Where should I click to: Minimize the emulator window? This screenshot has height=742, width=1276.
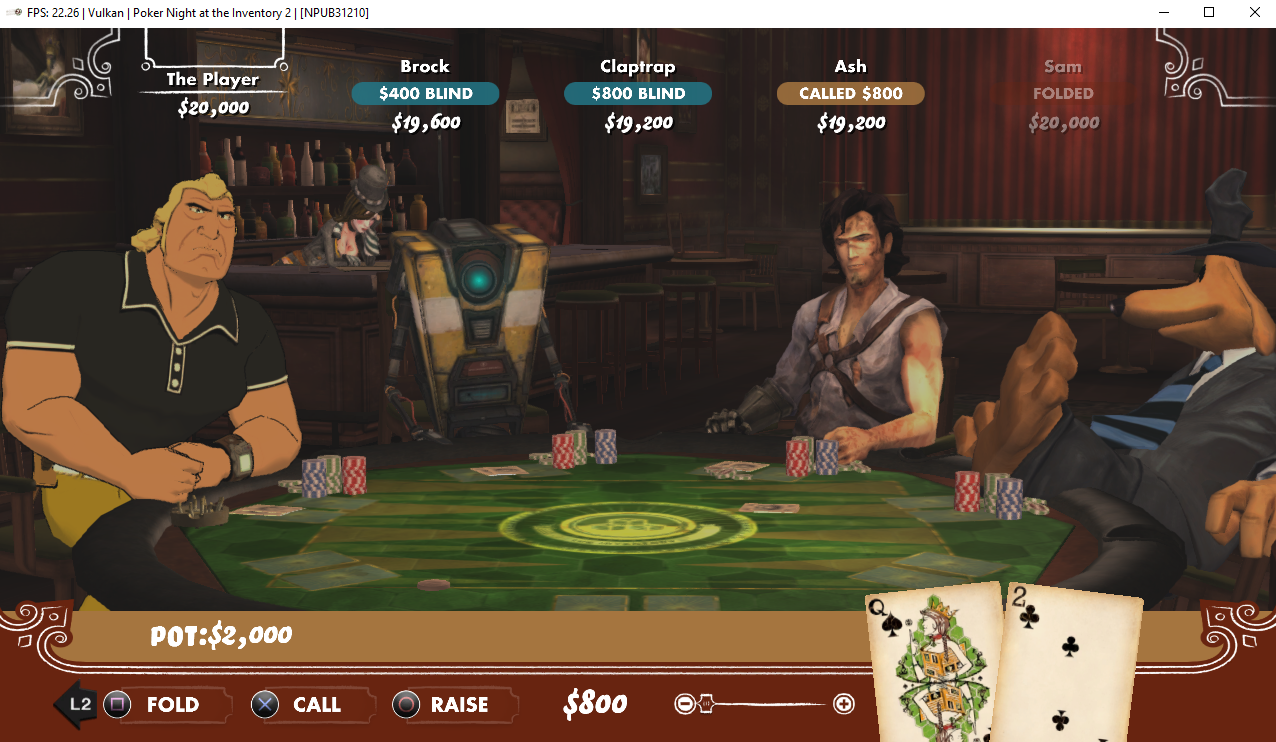[x=1163, y=13]
